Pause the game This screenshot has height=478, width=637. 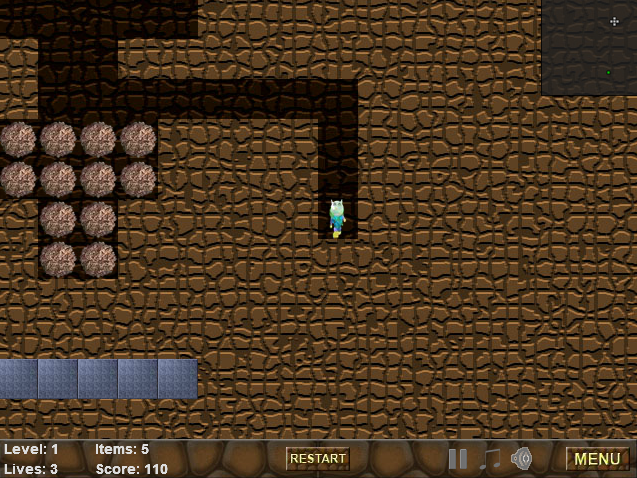tap(458, 459)
